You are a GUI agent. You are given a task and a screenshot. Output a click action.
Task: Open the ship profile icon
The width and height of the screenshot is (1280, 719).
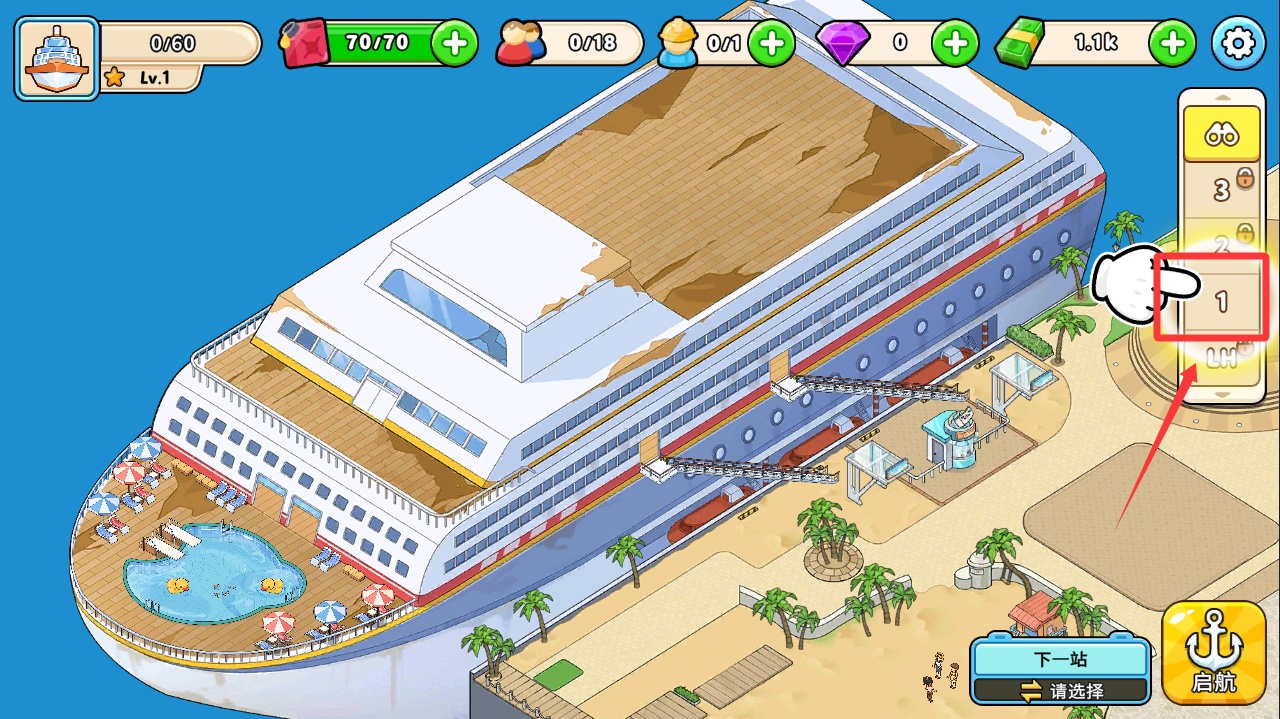pyautogui.click(x=56, y=57)
